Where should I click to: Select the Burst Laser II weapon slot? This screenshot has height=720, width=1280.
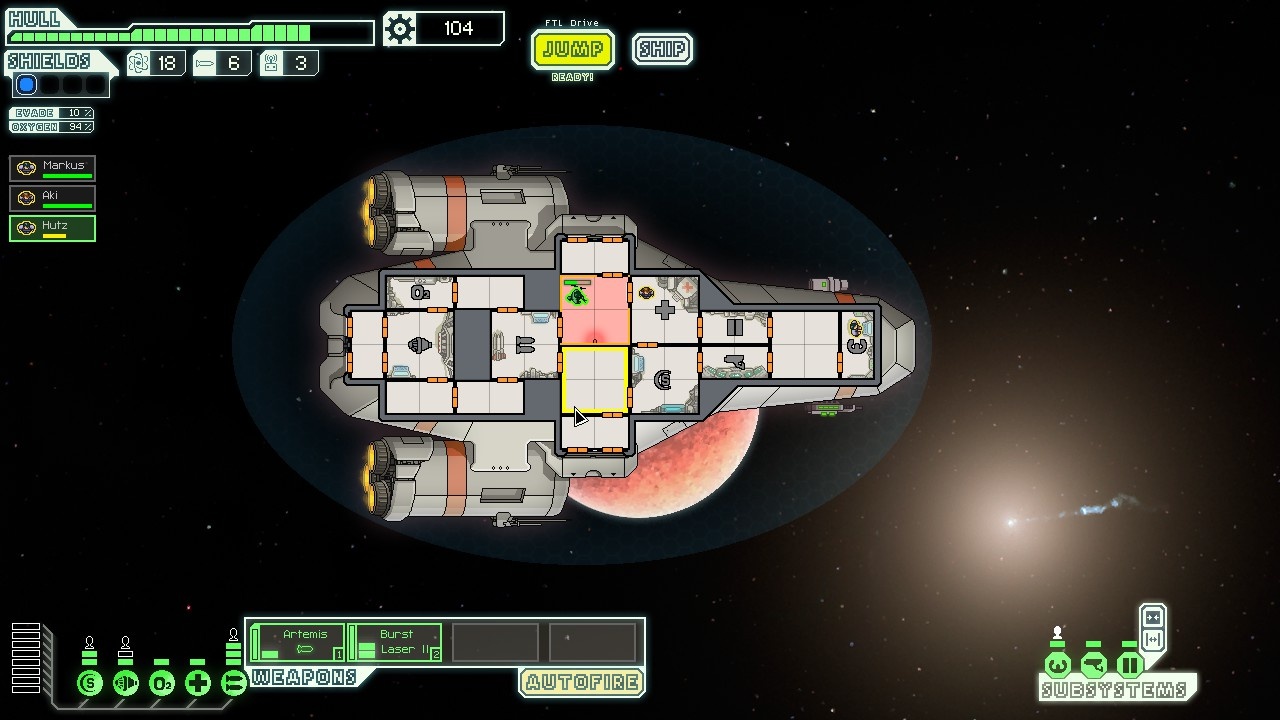tap(396, 642)
